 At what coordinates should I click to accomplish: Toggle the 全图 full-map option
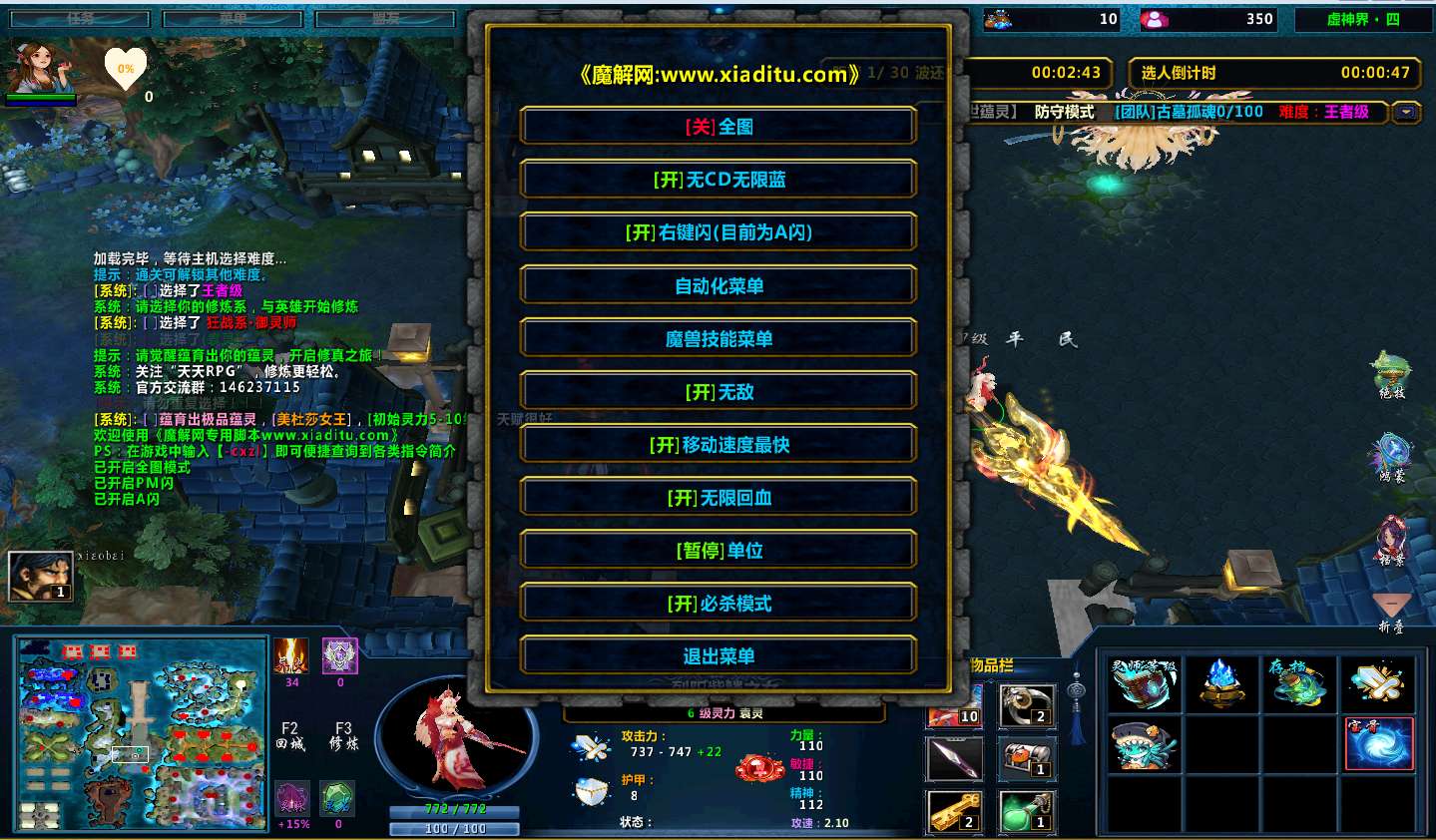718,127
